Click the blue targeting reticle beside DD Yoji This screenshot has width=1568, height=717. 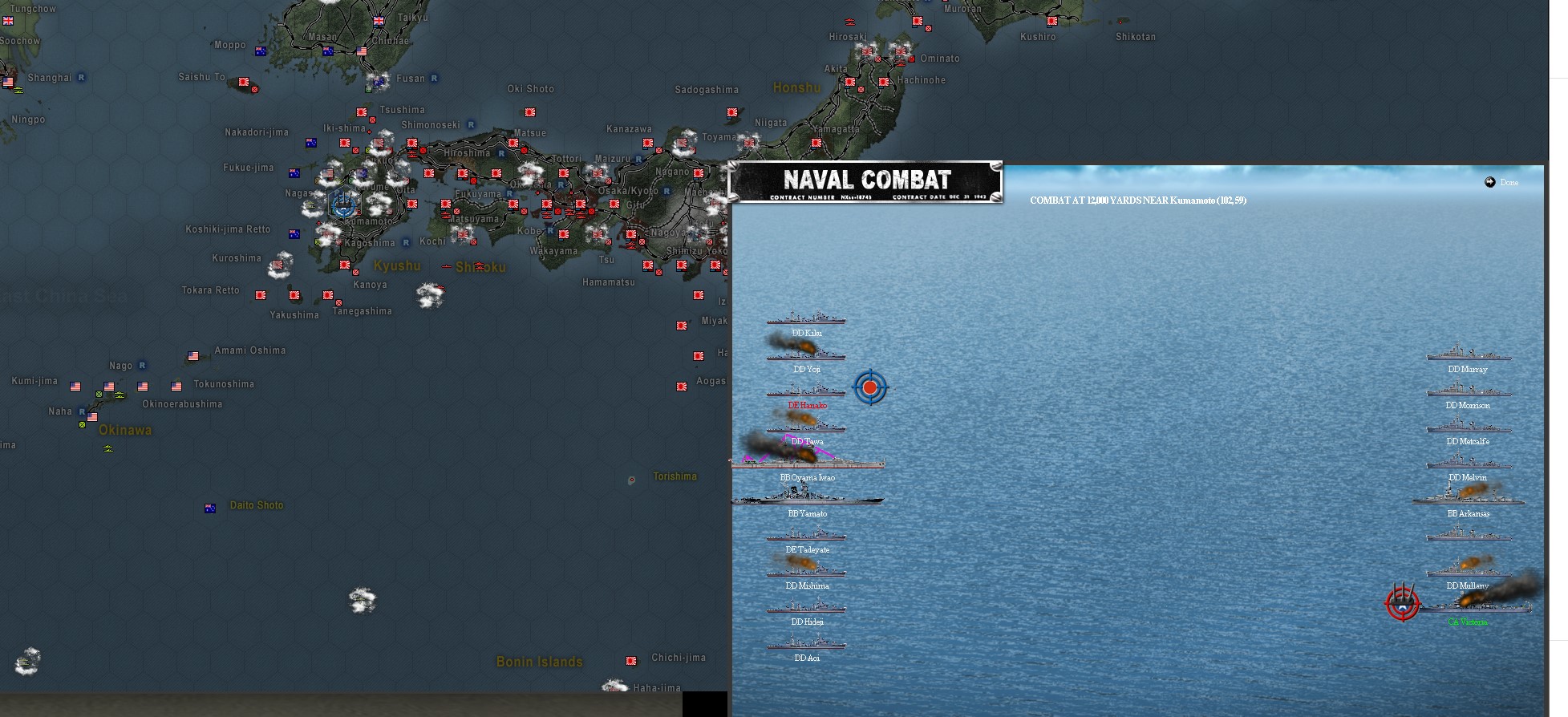tap(870, 387)
